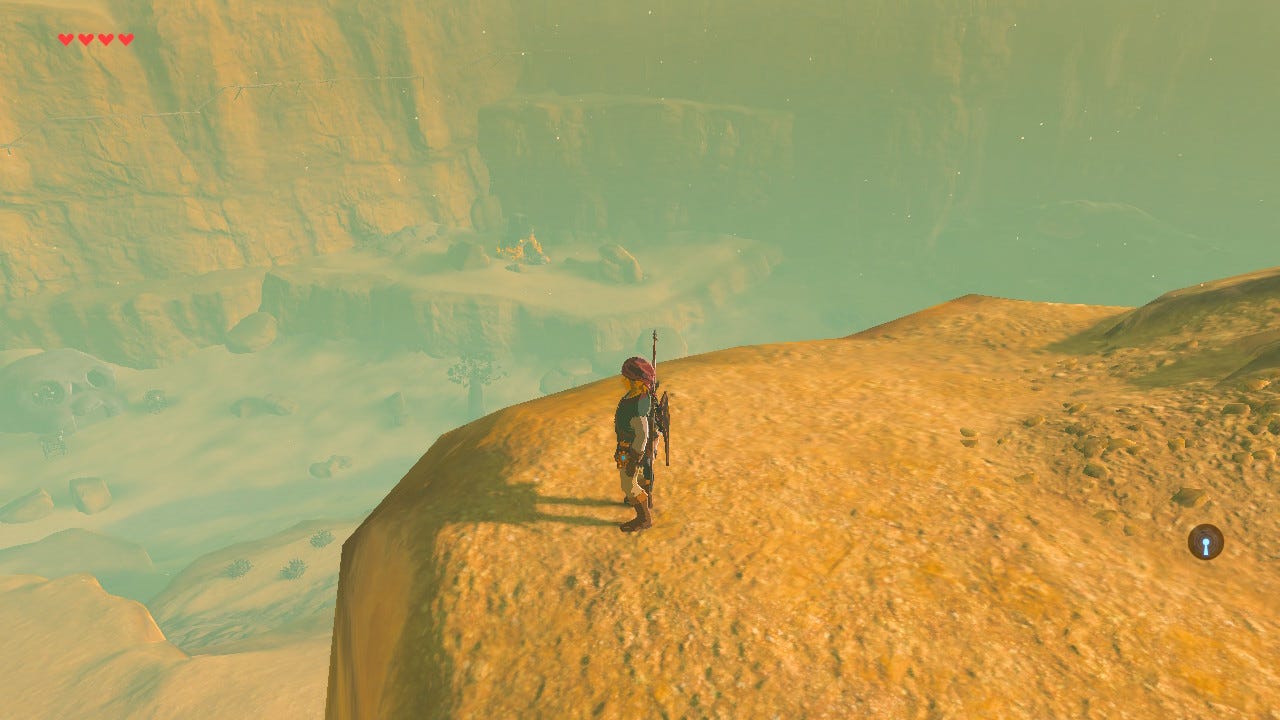Click the rightmost heart in the health meter

pyautogui.click(x=125, y=40)
